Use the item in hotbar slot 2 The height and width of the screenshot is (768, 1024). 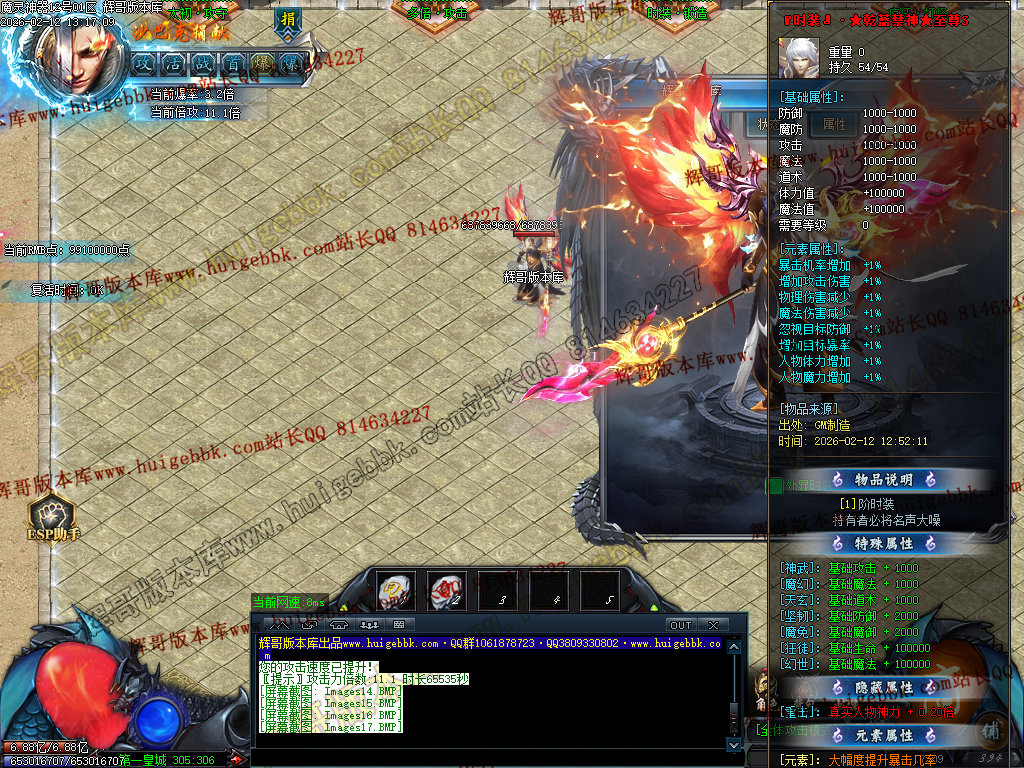click(x=446, y=590)
